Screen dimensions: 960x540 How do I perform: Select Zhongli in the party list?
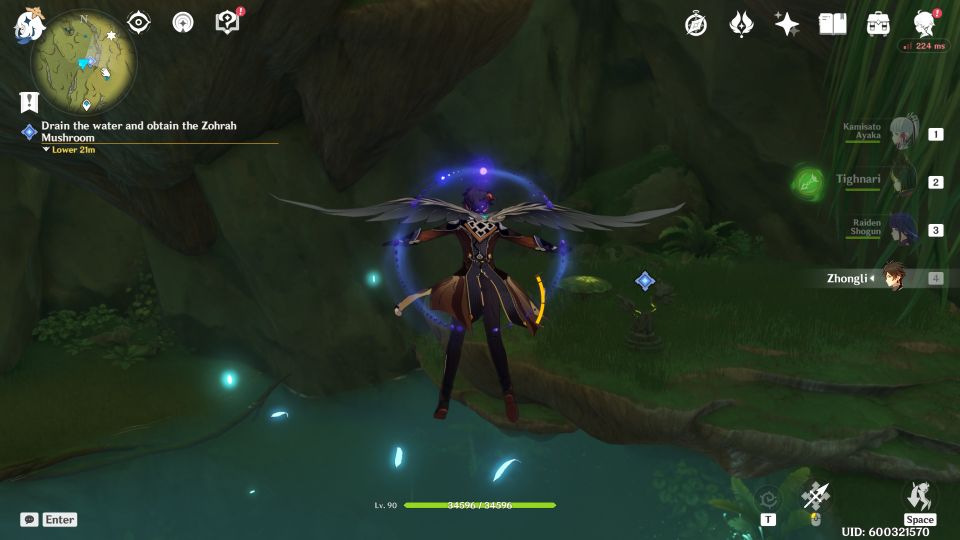895,278
